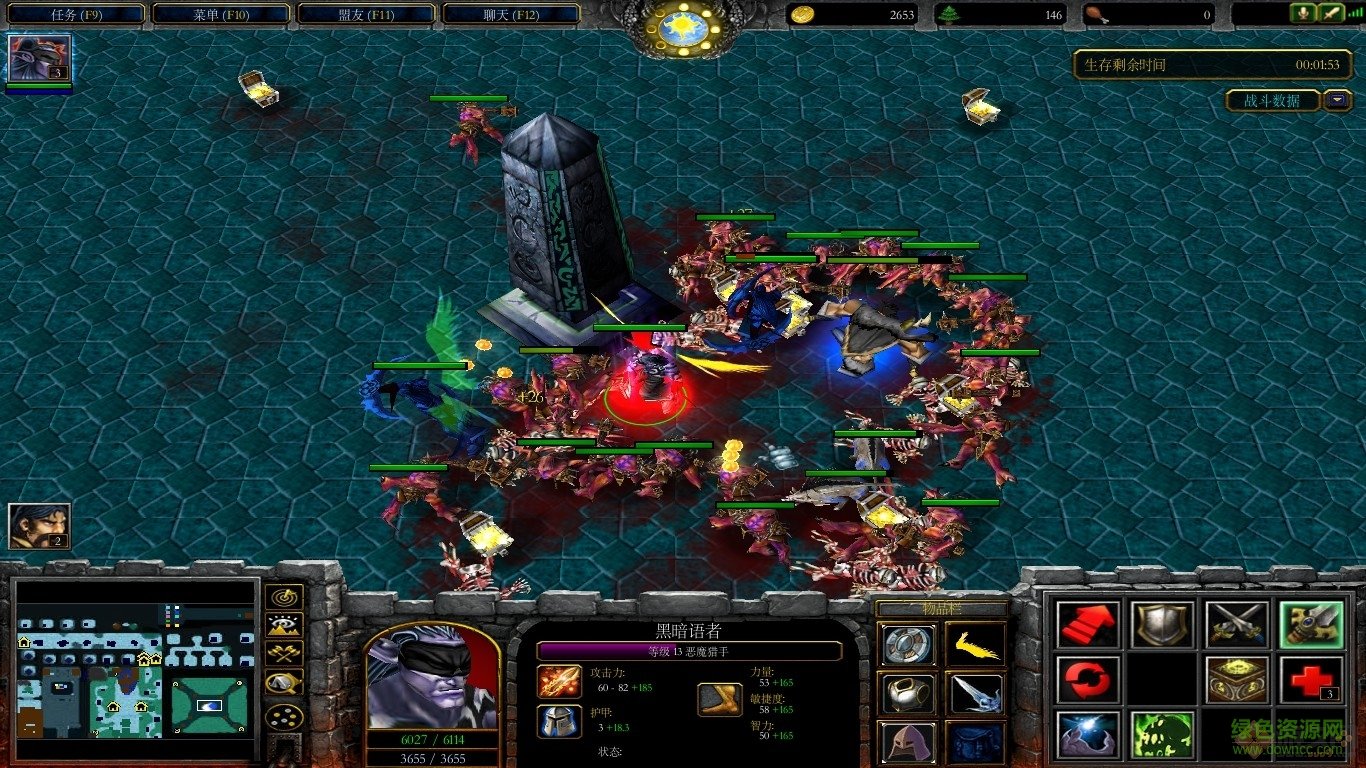This screenshot has width=1366, height=768.
Task: Open the 任务 (F9) quests menu
Action: coord(77,14)
